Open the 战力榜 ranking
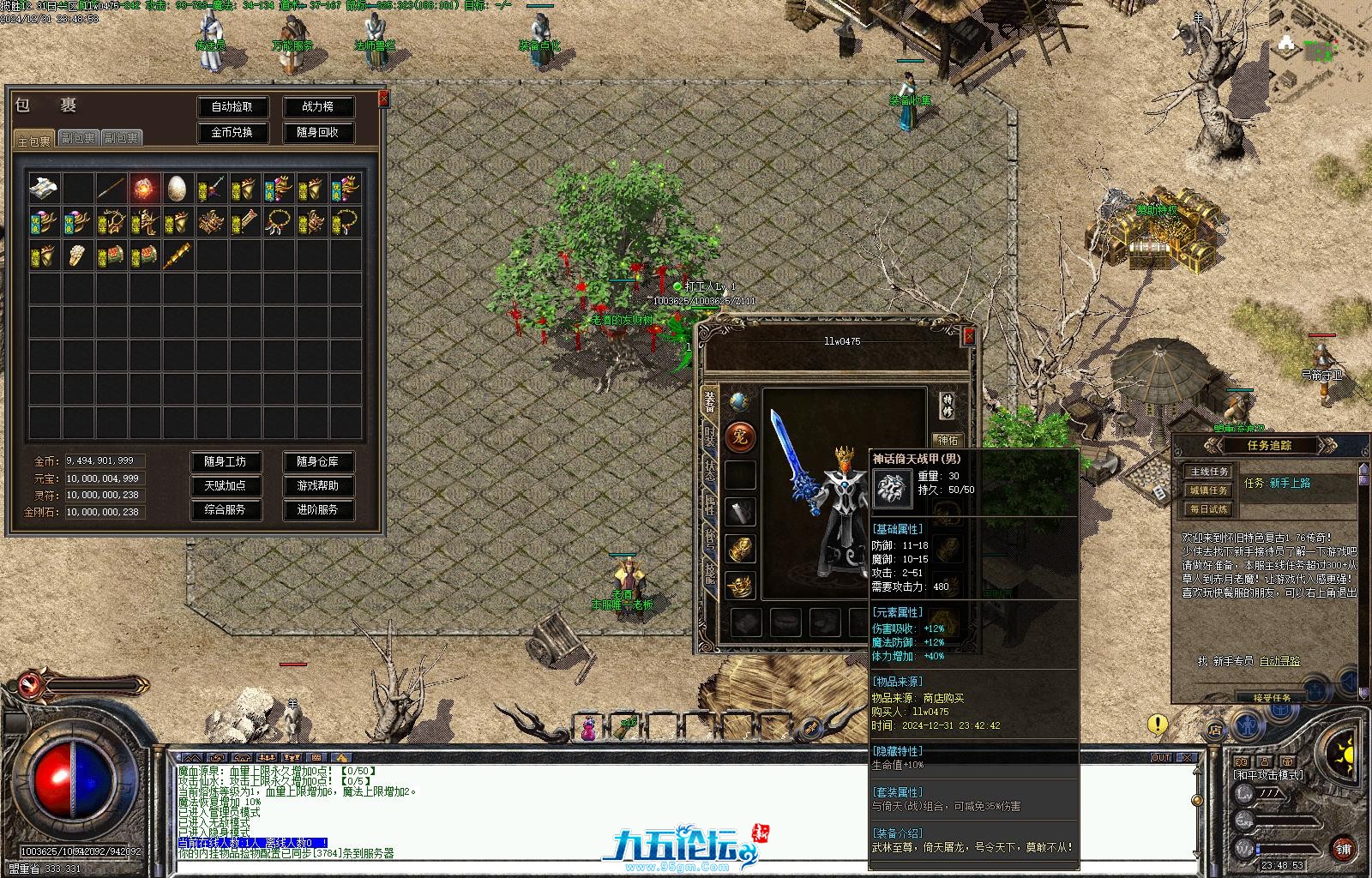Viewport: 1372px width, 878px height. pos(317,107)
